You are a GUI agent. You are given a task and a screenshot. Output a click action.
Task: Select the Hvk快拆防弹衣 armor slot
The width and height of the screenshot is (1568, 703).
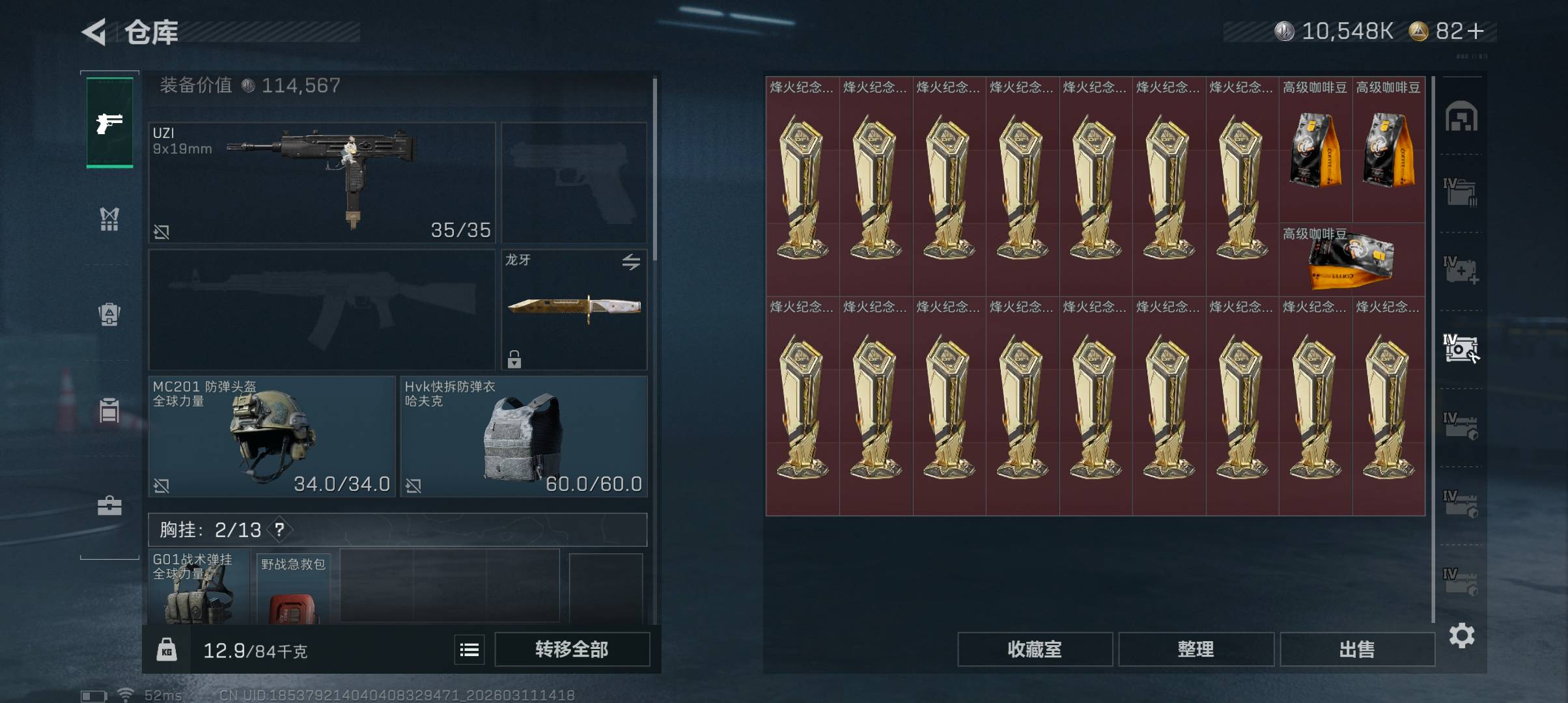click(x=524, y=436)
